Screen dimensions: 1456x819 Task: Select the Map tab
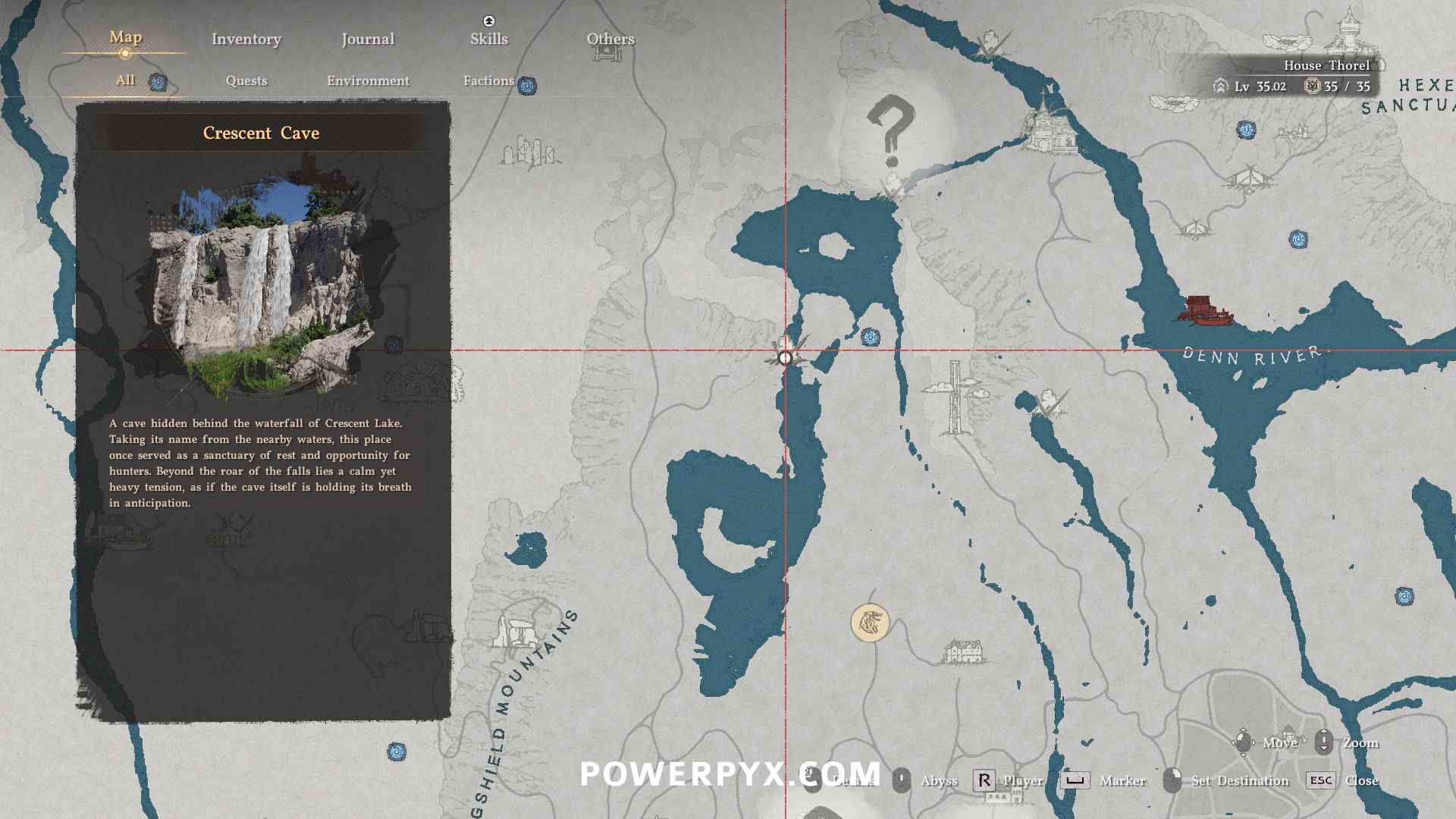point(125,37)
